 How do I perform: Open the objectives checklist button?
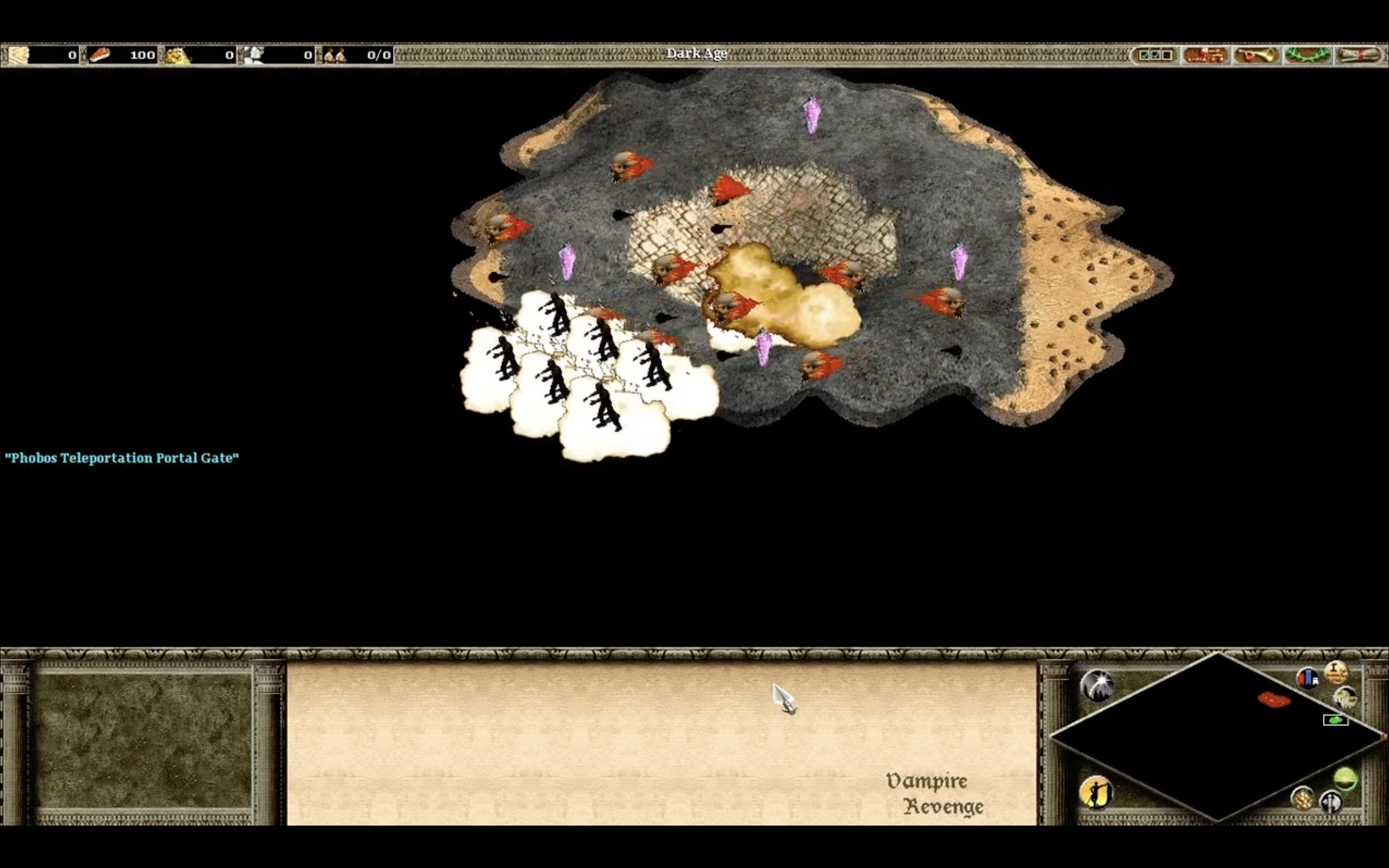(1155, 55)
